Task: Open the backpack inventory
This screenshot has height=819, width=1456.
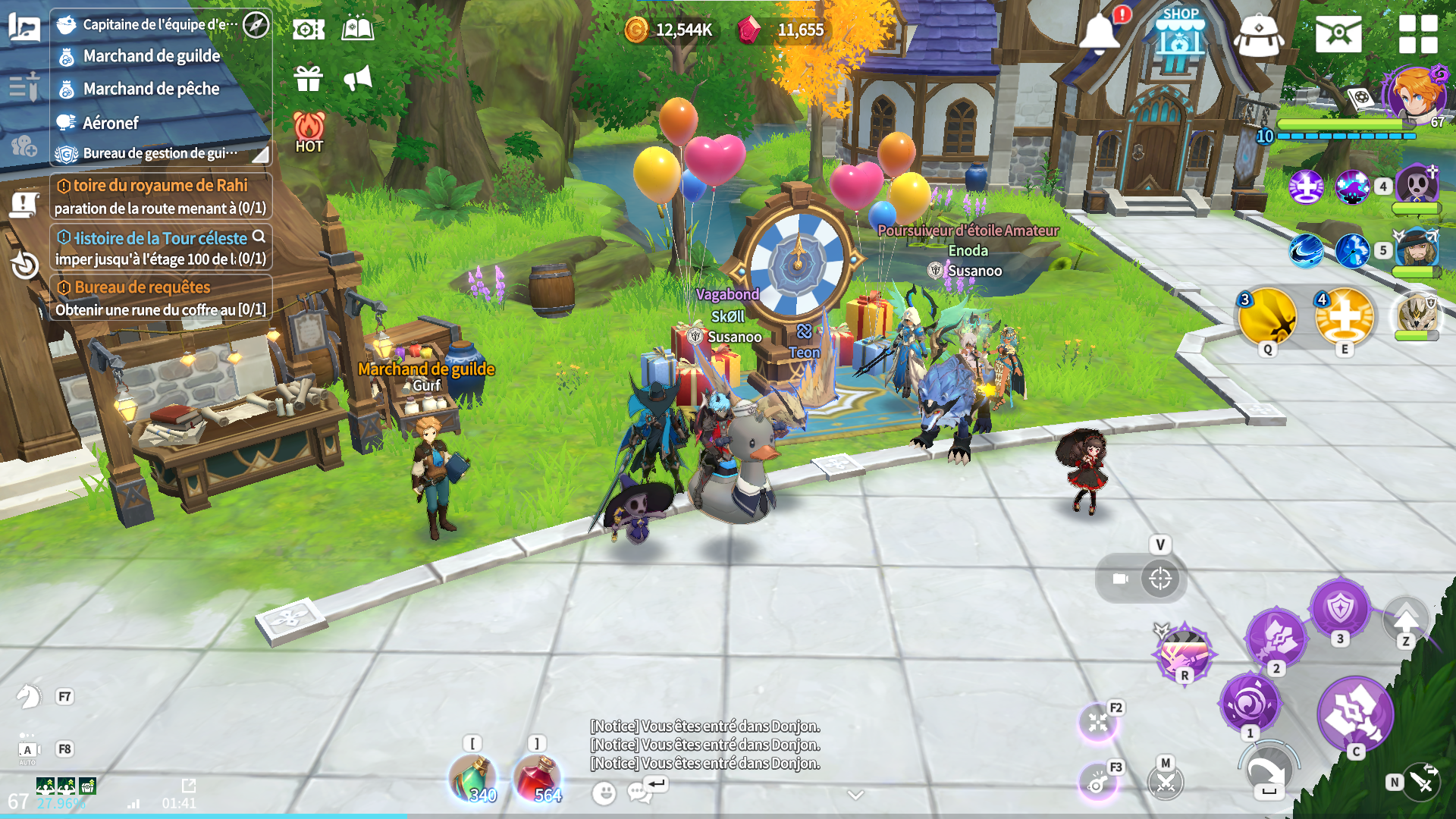Action: tap(1258, 36)
